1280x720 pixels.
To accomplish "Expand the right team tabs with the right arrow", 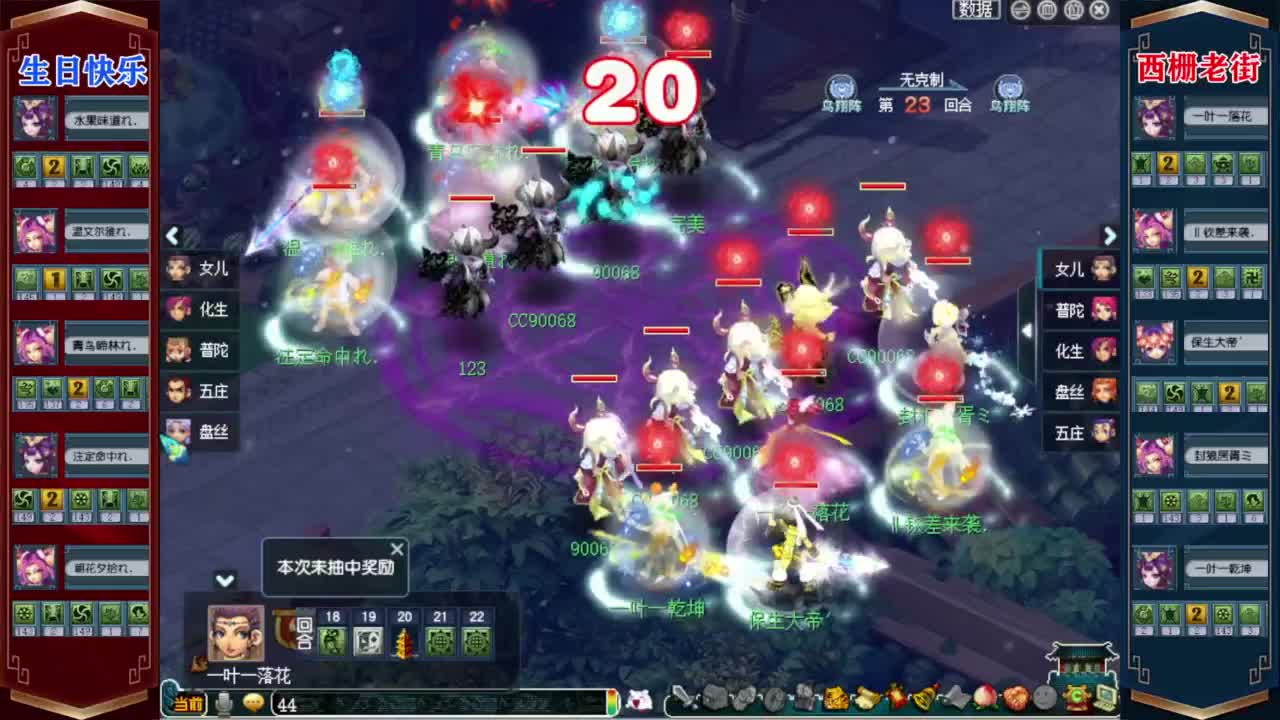I will [1110, 238].
